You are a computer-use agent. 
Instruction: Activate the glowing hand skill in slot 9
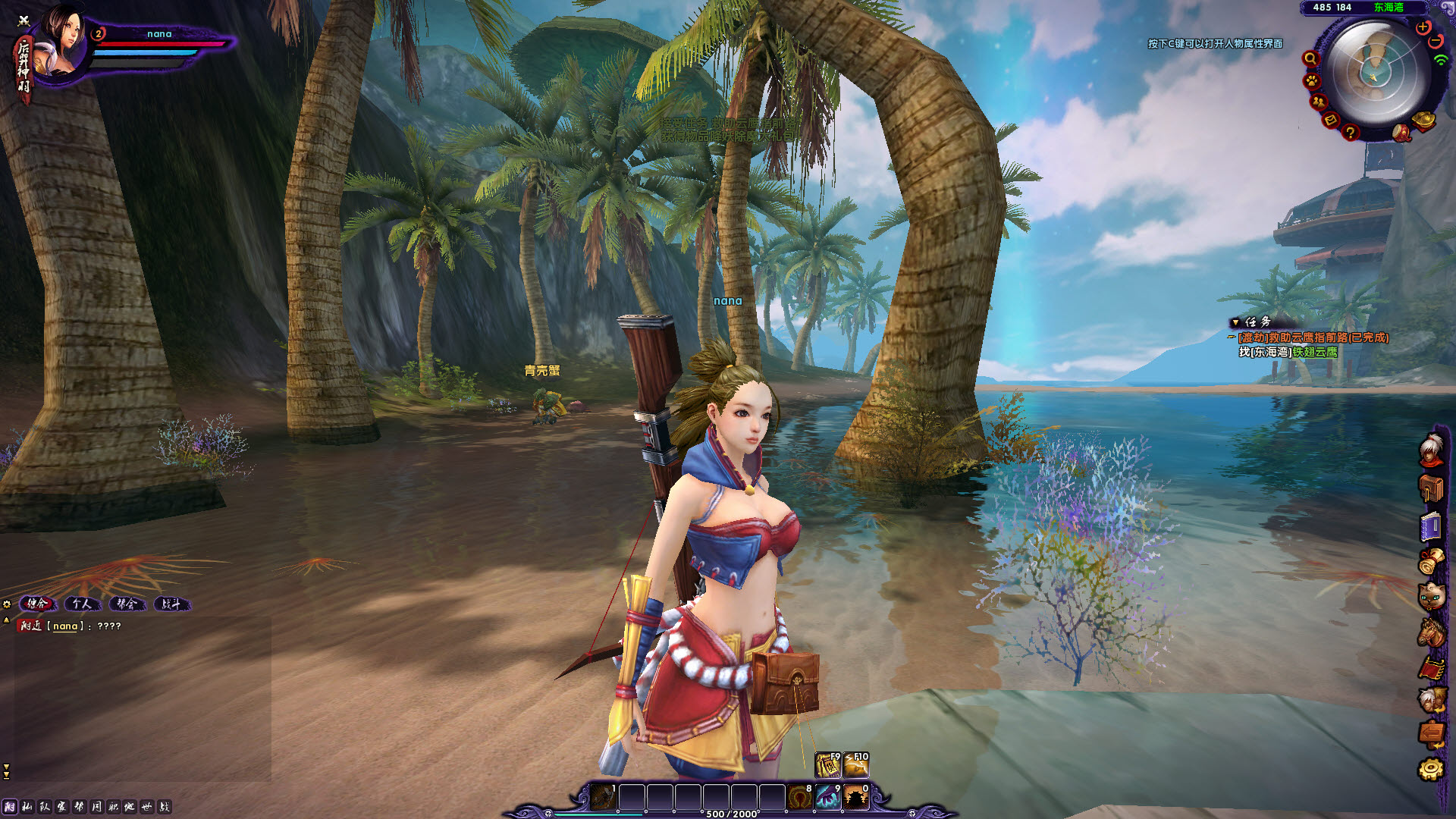[x=827, y=798]
